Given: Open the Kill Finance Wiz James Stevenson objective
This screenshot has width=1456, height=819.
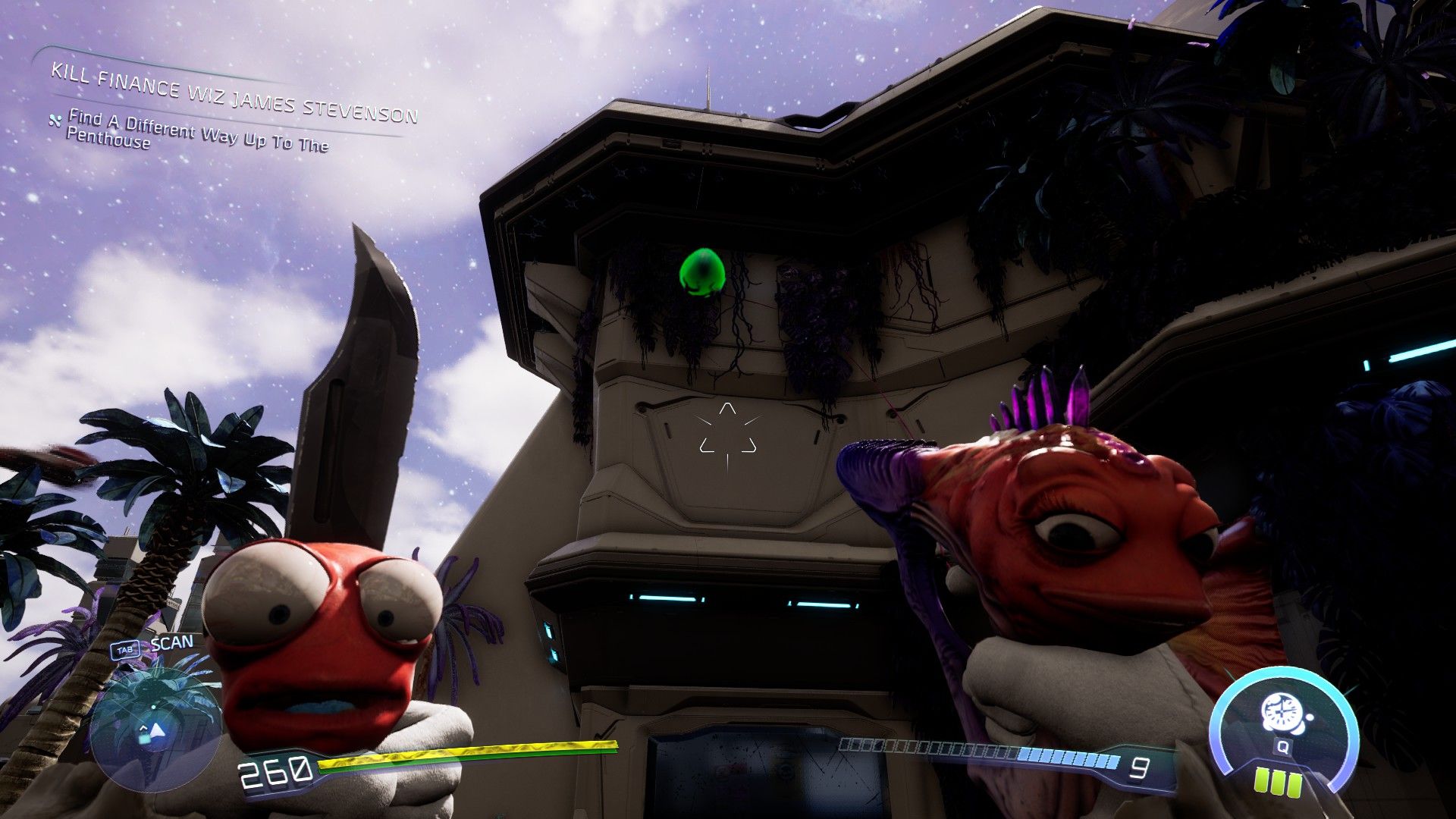Looking at the screenshot, I should [x=234, y=93].
